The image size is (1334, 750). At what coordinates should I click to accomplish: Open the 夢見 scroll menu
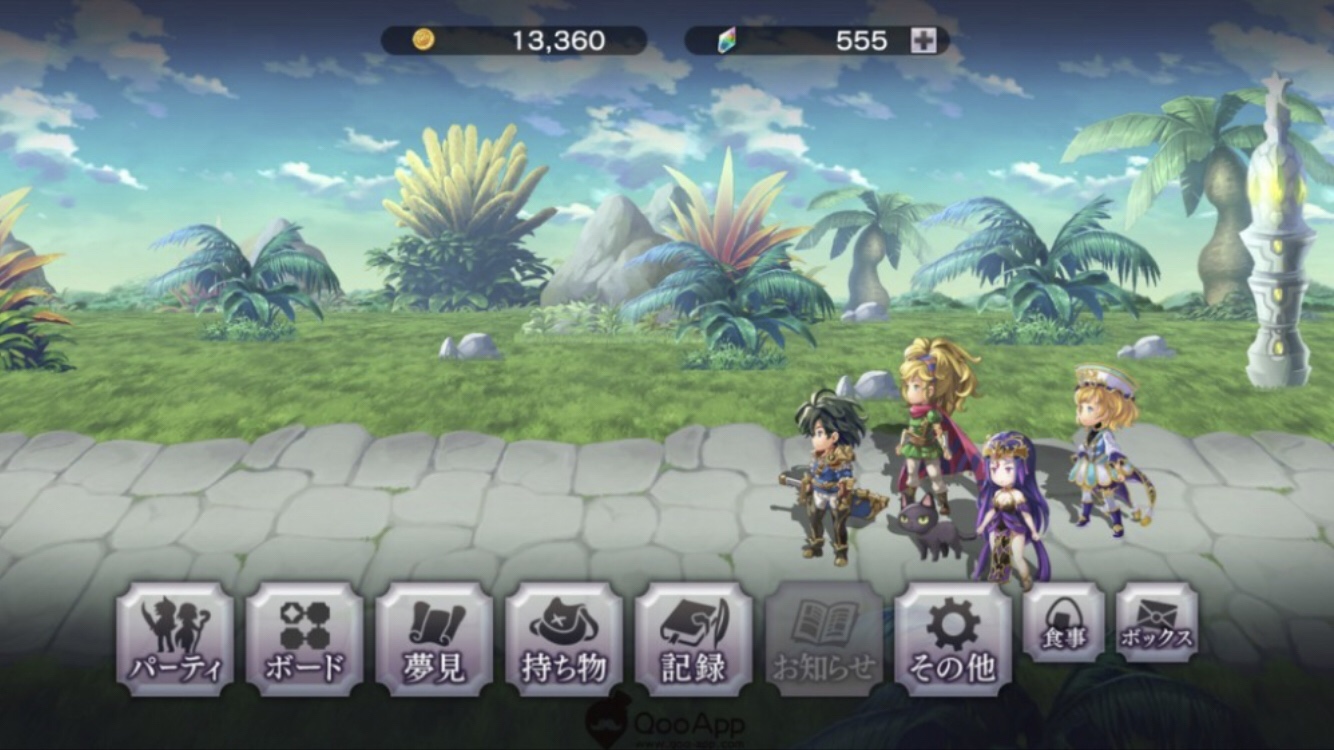click(434, 640)
